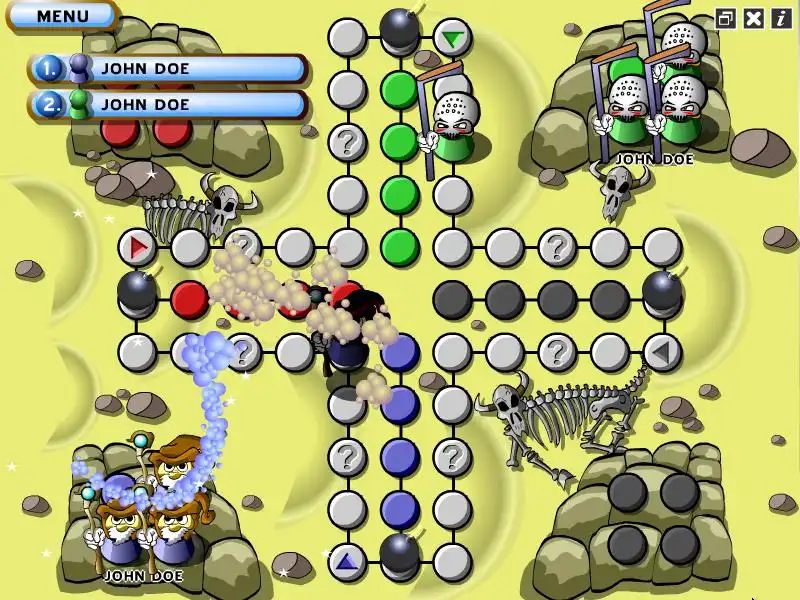Toggle windowed mode with the restore button
Image resolution: width=800 pixels, height=600 pixels.
pyautogui.click(x=726, y=18)
